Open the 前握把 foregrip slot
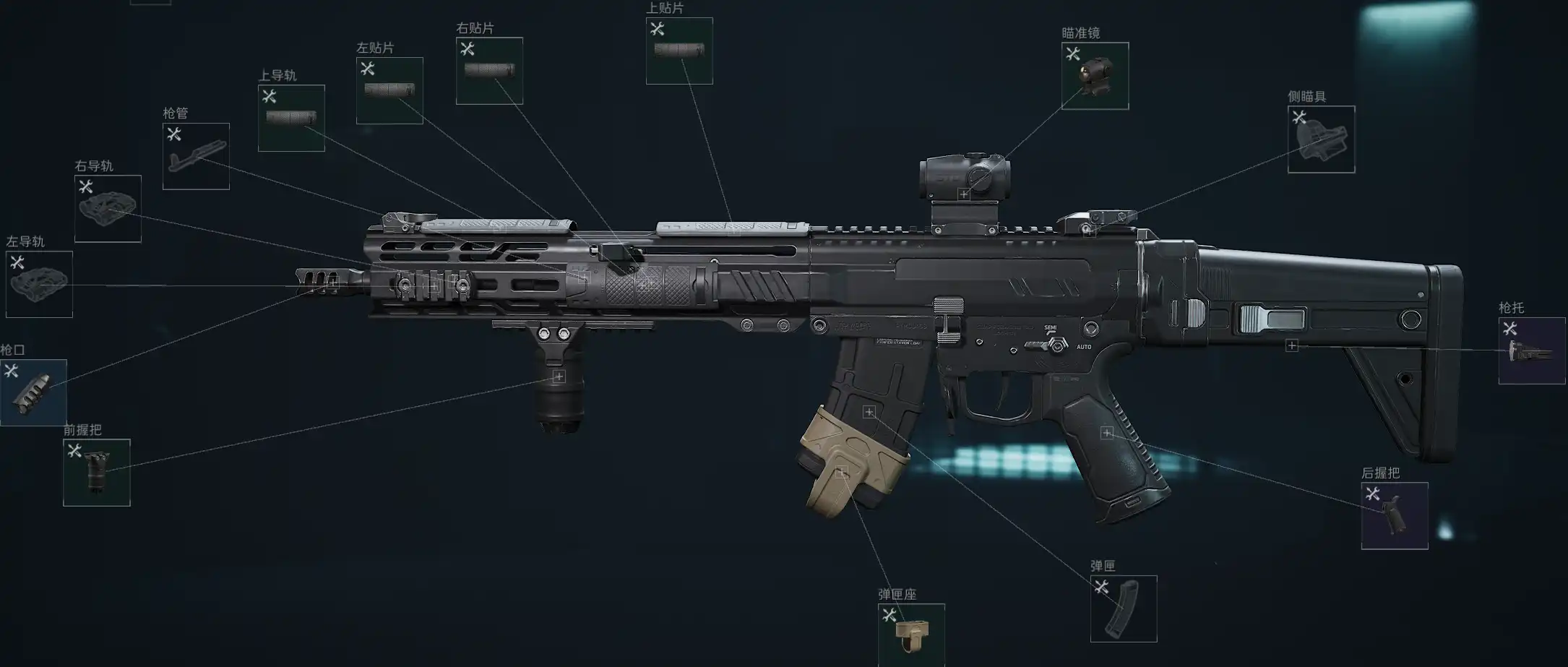 (x=97, y=473)
